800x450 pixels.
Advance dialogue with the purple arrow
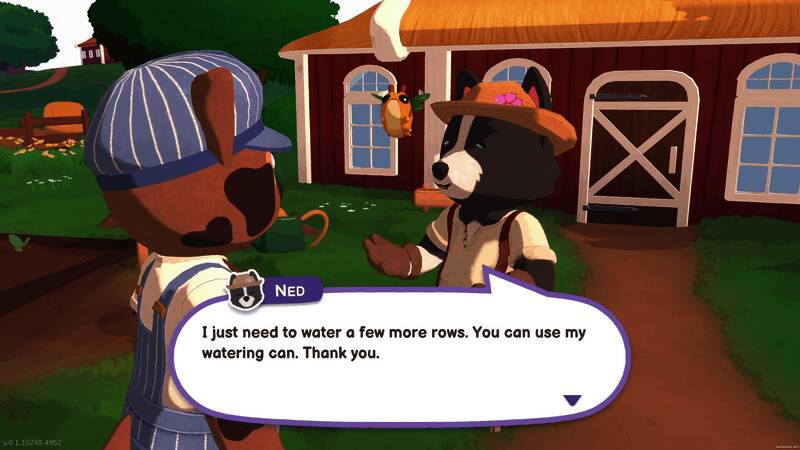tap(572, 400)
